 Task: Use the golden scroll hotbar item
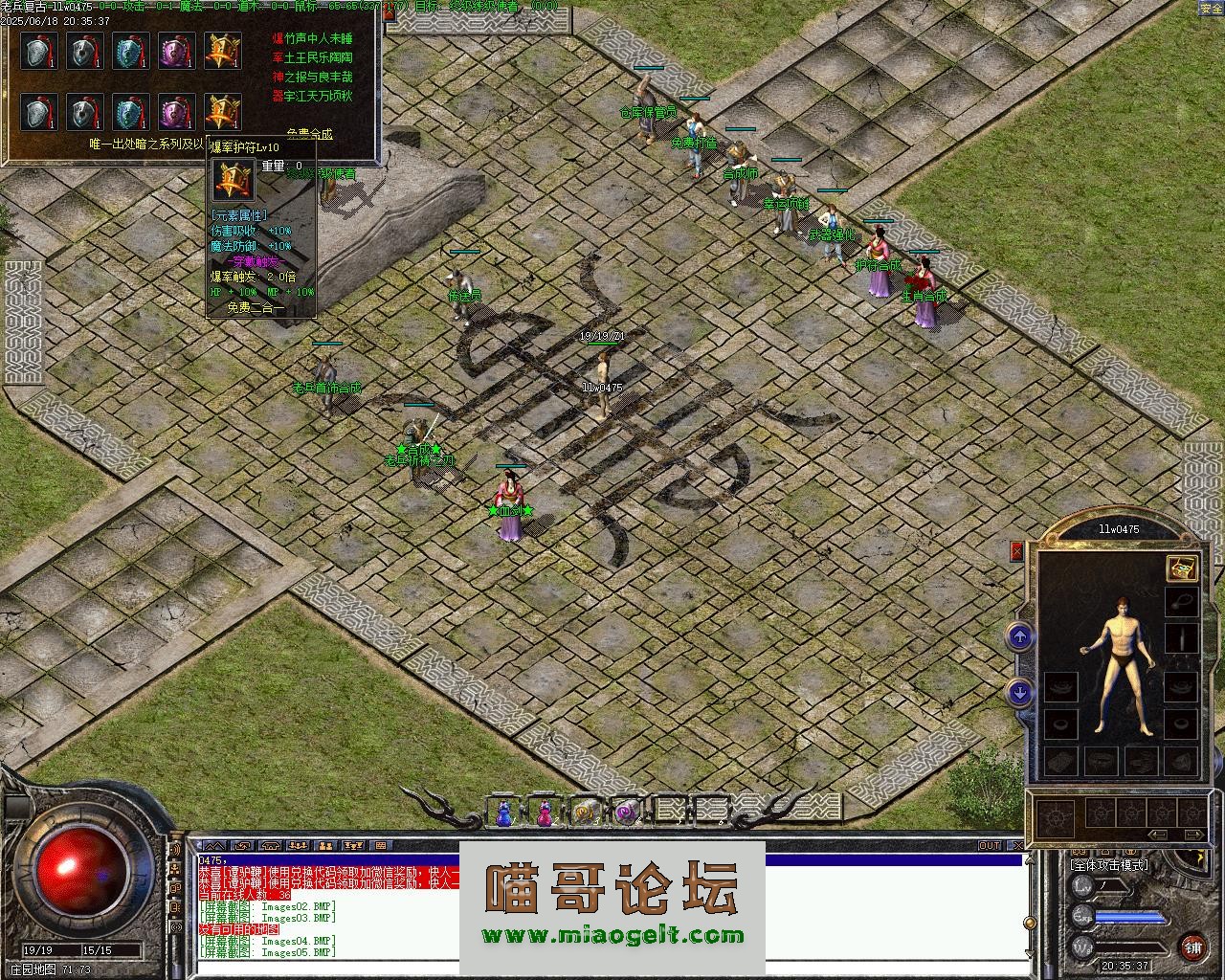point(585,813)
